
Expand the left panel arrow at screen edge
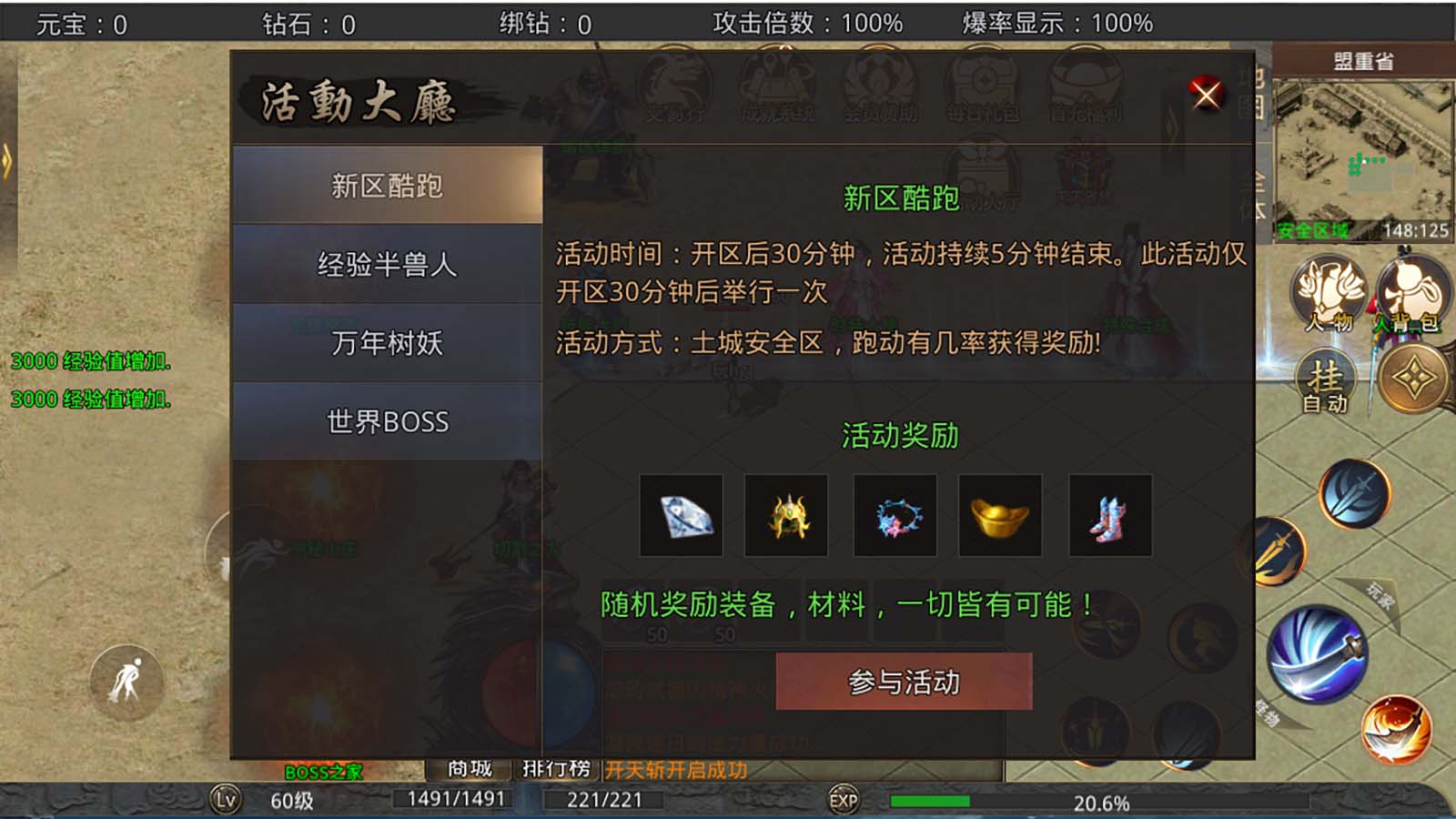[x=7, y=162]
